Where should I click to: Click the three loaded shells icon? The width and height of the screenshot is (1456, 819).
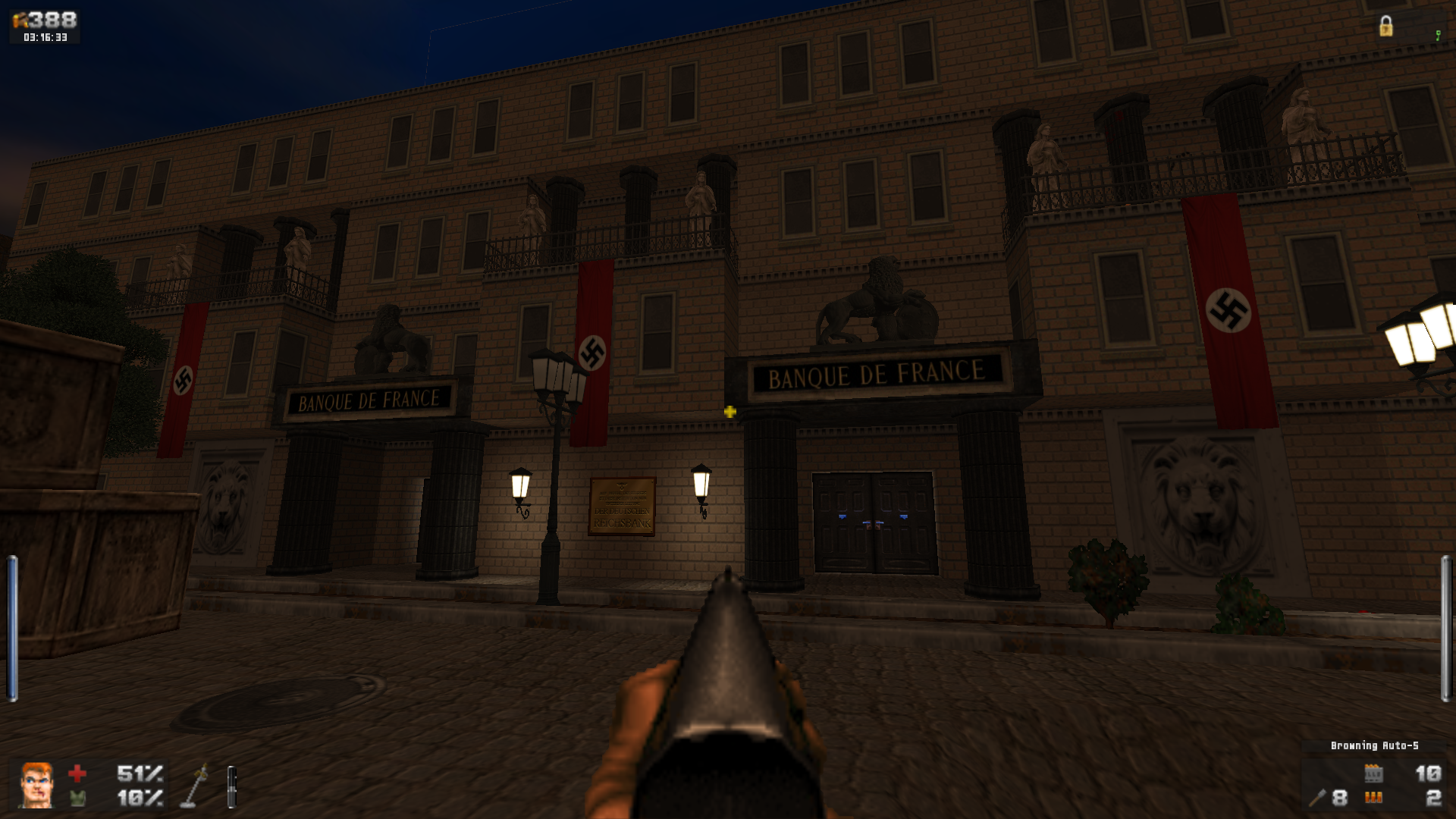point(1373,798)
